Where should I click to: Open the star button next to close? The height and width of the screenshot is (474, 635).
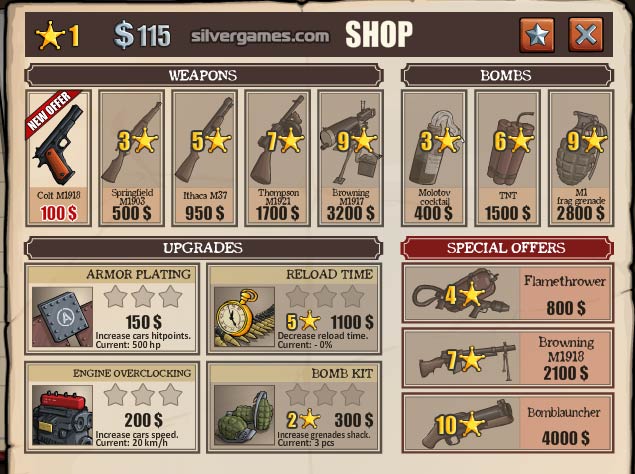538,35
